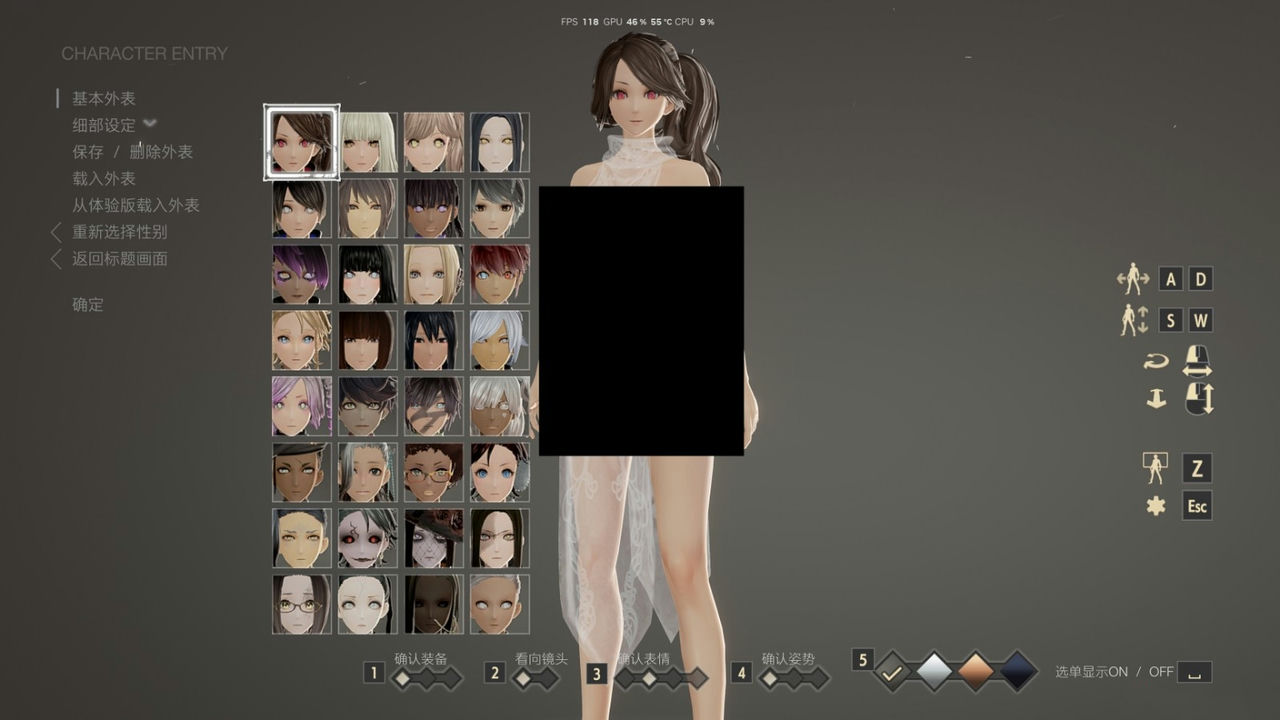Click the 确定 confirm button
This screenshot has height=720, width=1280.
tap(86, 305)
